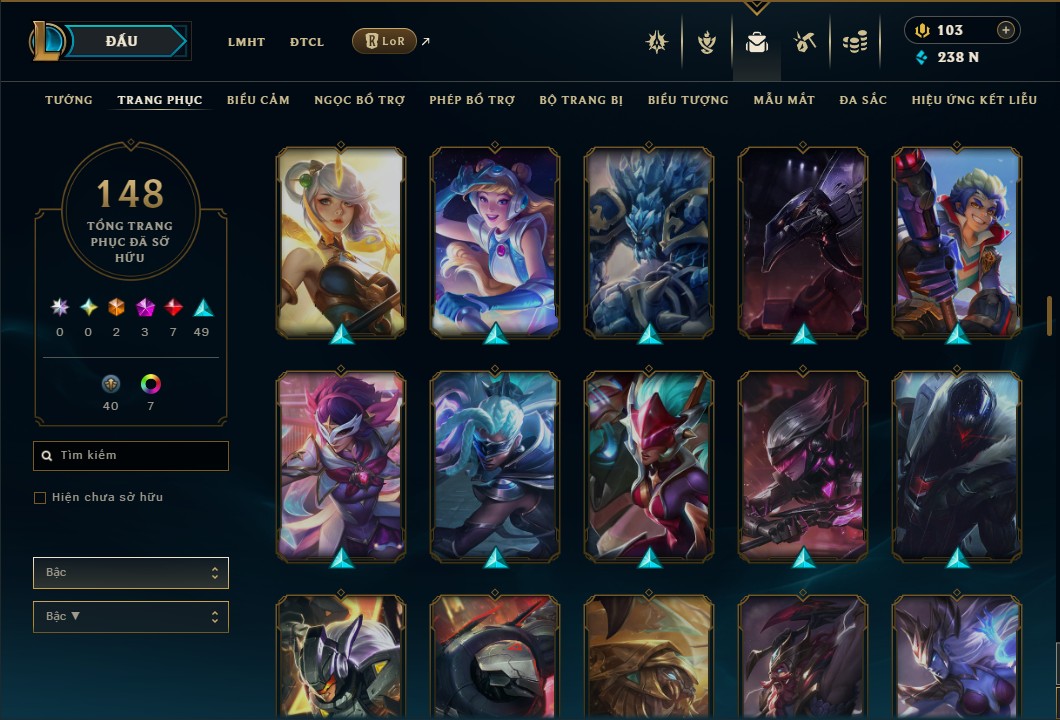1060x720 pixels.
Task: Click the ĐẤU play button
Action: tap(122, 41)
